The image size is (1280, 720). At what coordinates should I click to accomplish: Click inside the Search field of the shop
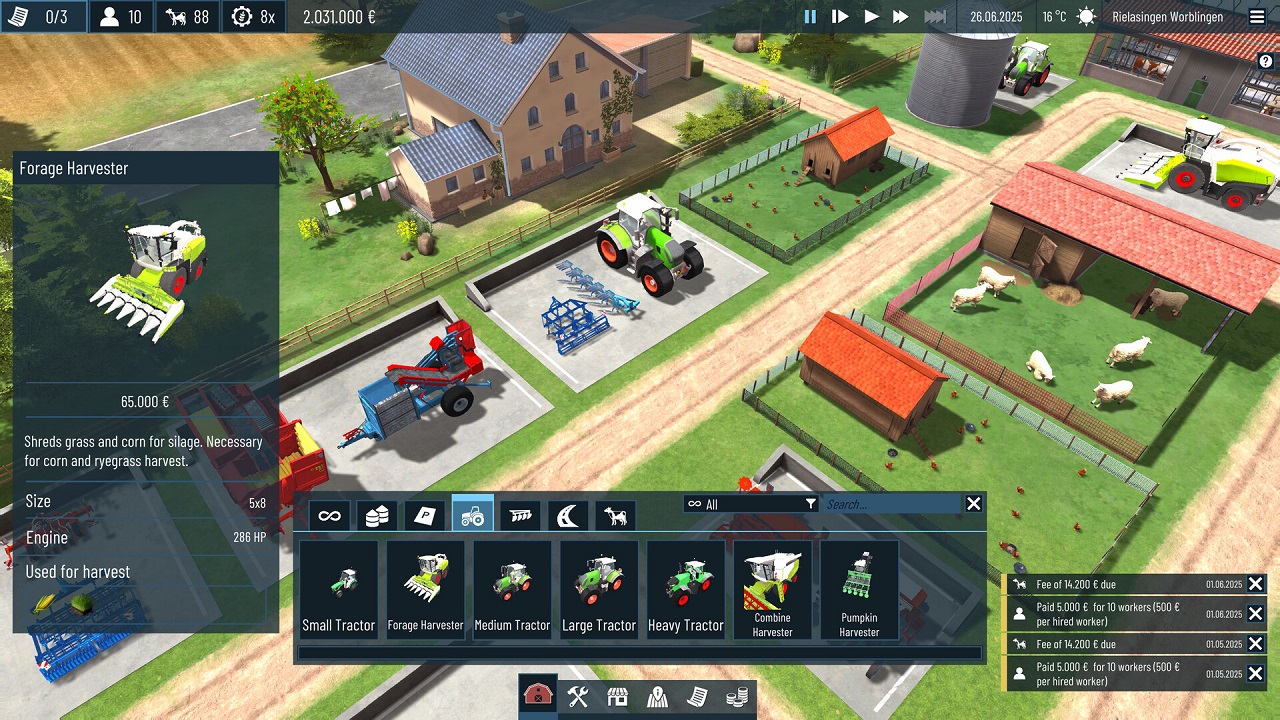click(890, 504)
